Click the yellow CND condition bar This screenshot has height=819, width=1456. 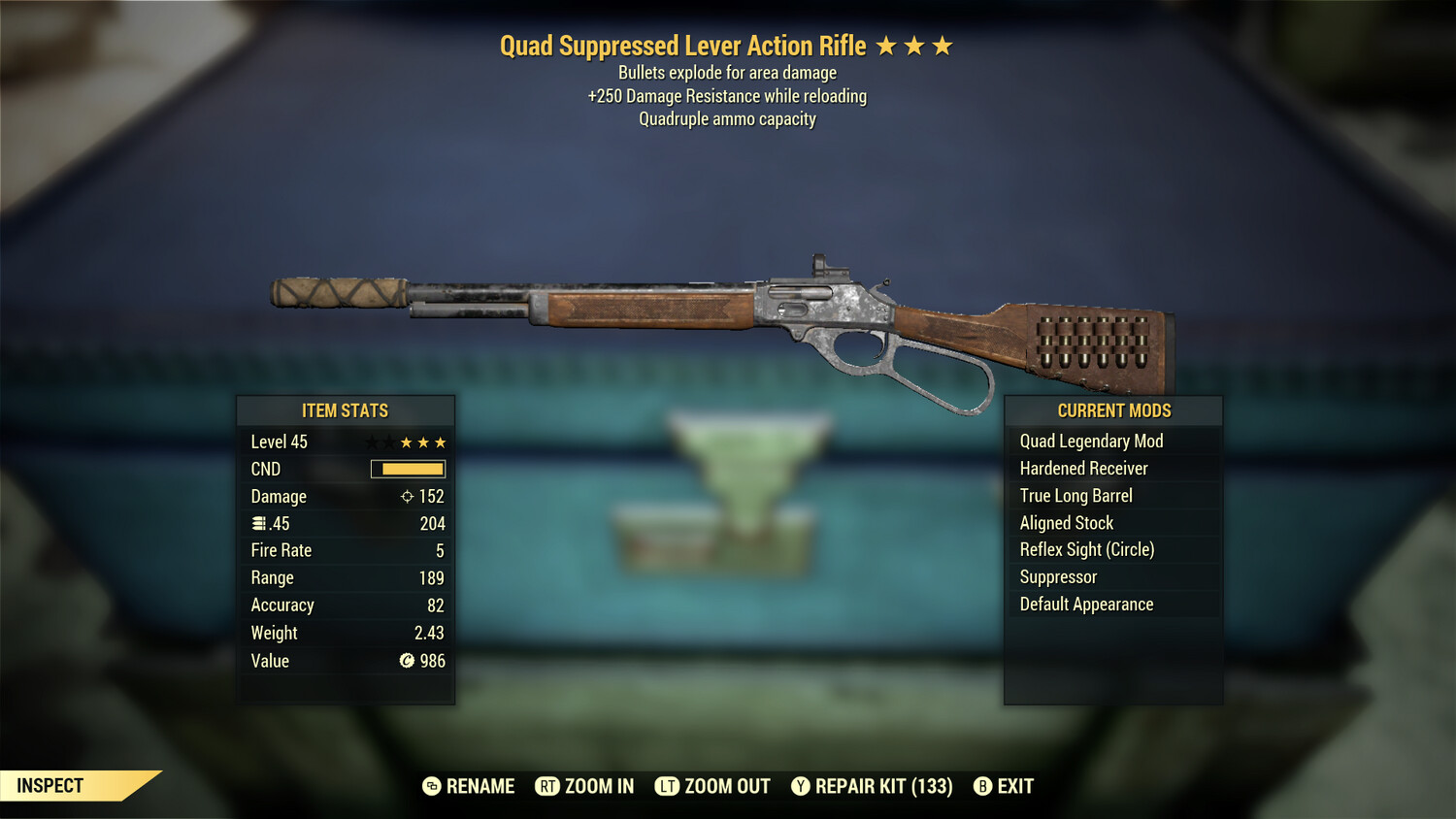point(408,469)
